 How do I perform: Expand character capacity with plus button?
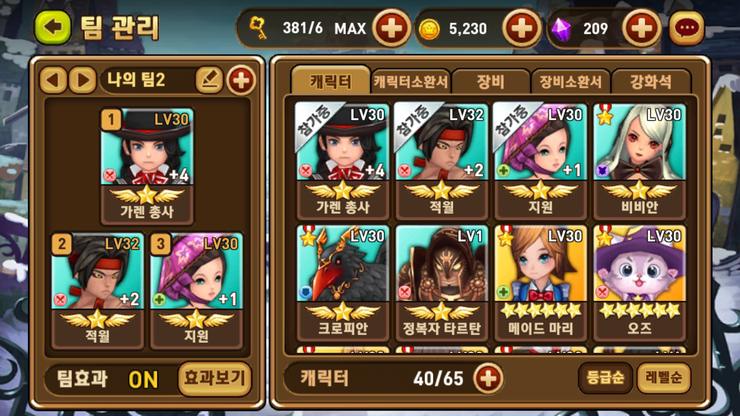[x=487, y=378]
